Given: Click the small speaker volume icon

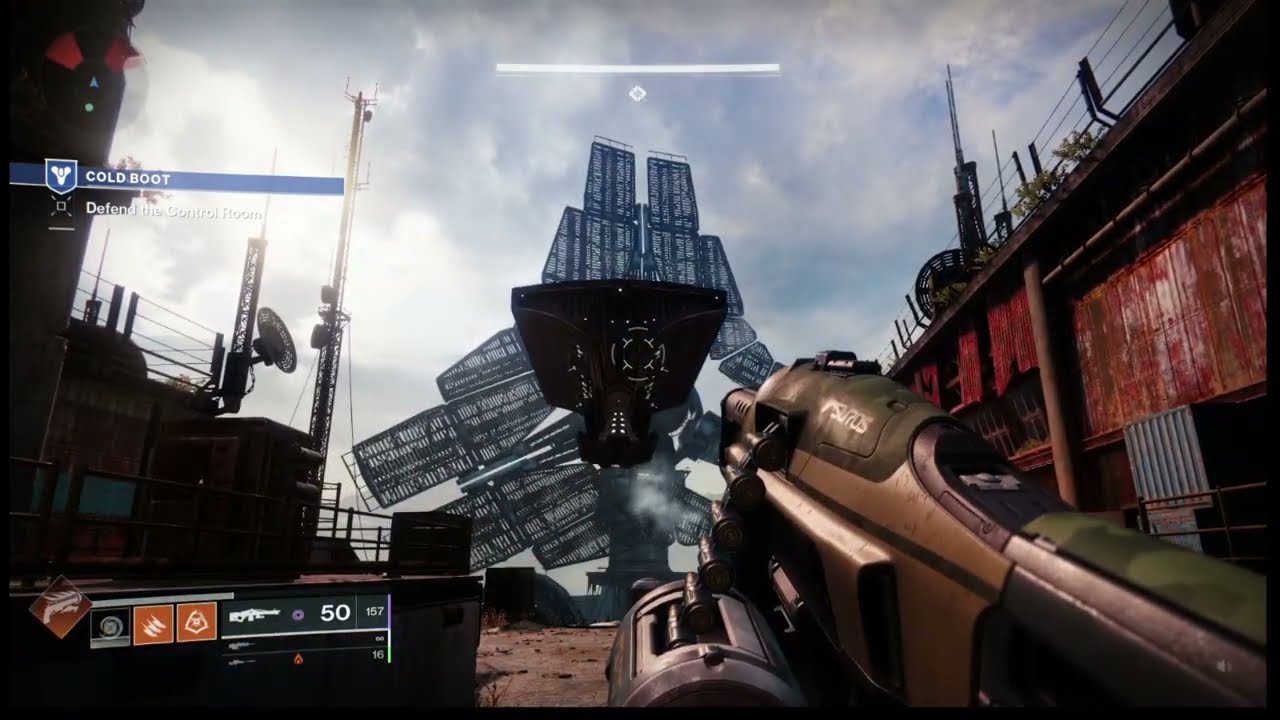Looking at the screenshot, I should click(1223, 665).
